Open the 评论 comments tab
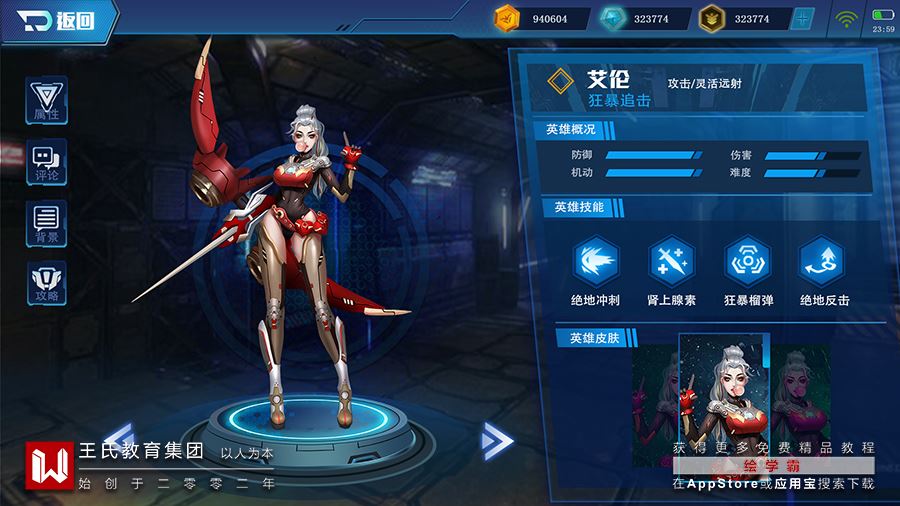The width and height of the screenshot is (900, 506). click(46, 162)
